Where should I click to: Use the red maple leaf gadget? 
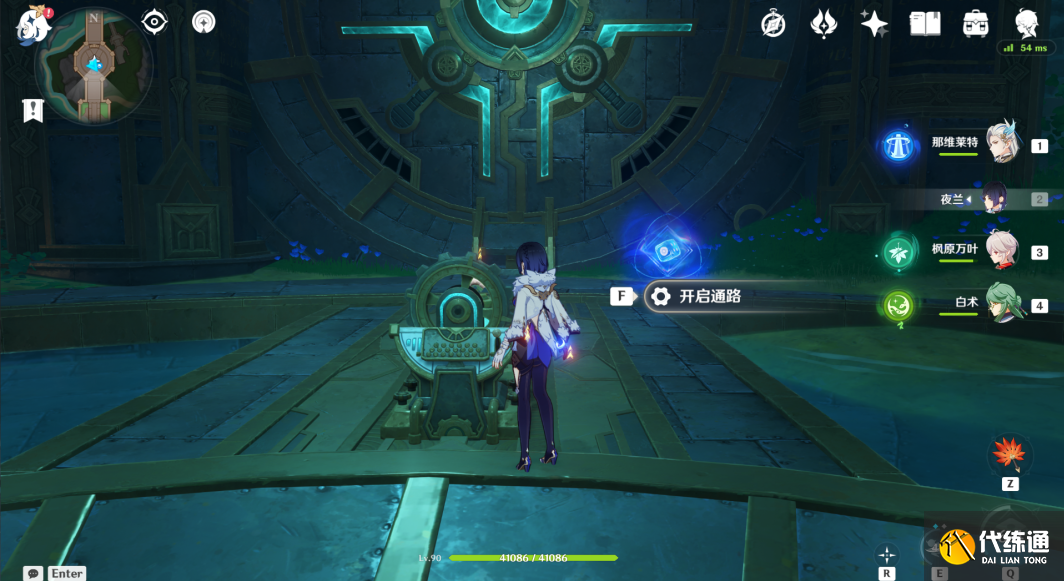pyautogui.click(x=1009, y=455)
